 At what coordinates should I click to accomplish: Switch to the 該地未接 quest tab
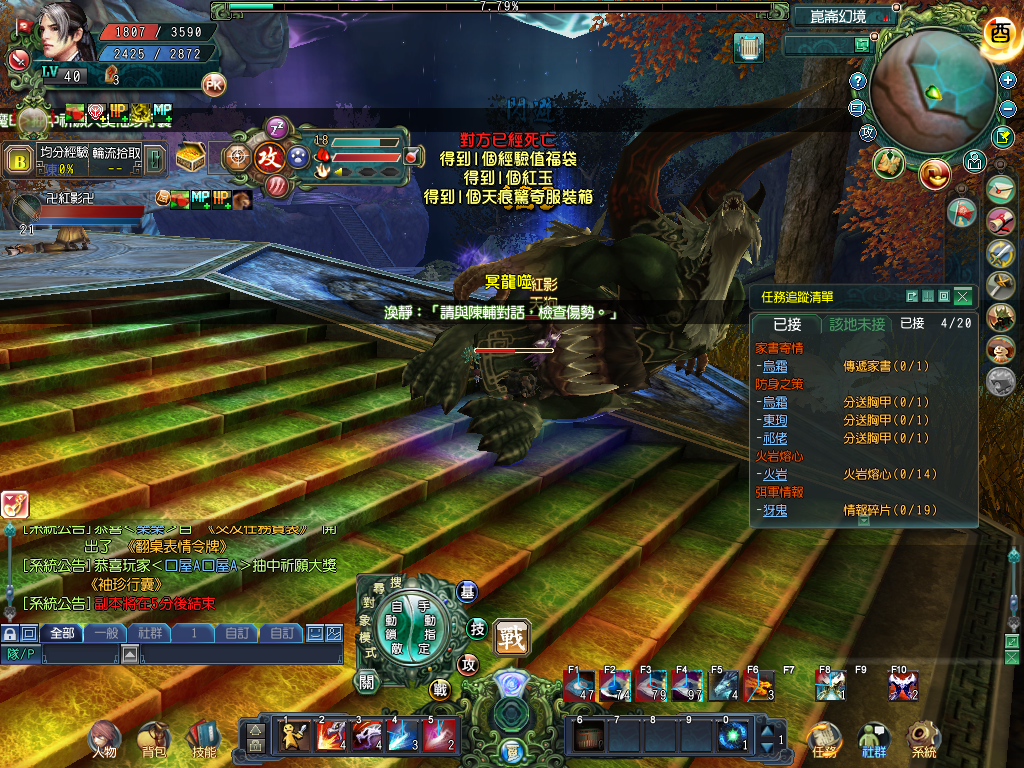coord(857,324)
